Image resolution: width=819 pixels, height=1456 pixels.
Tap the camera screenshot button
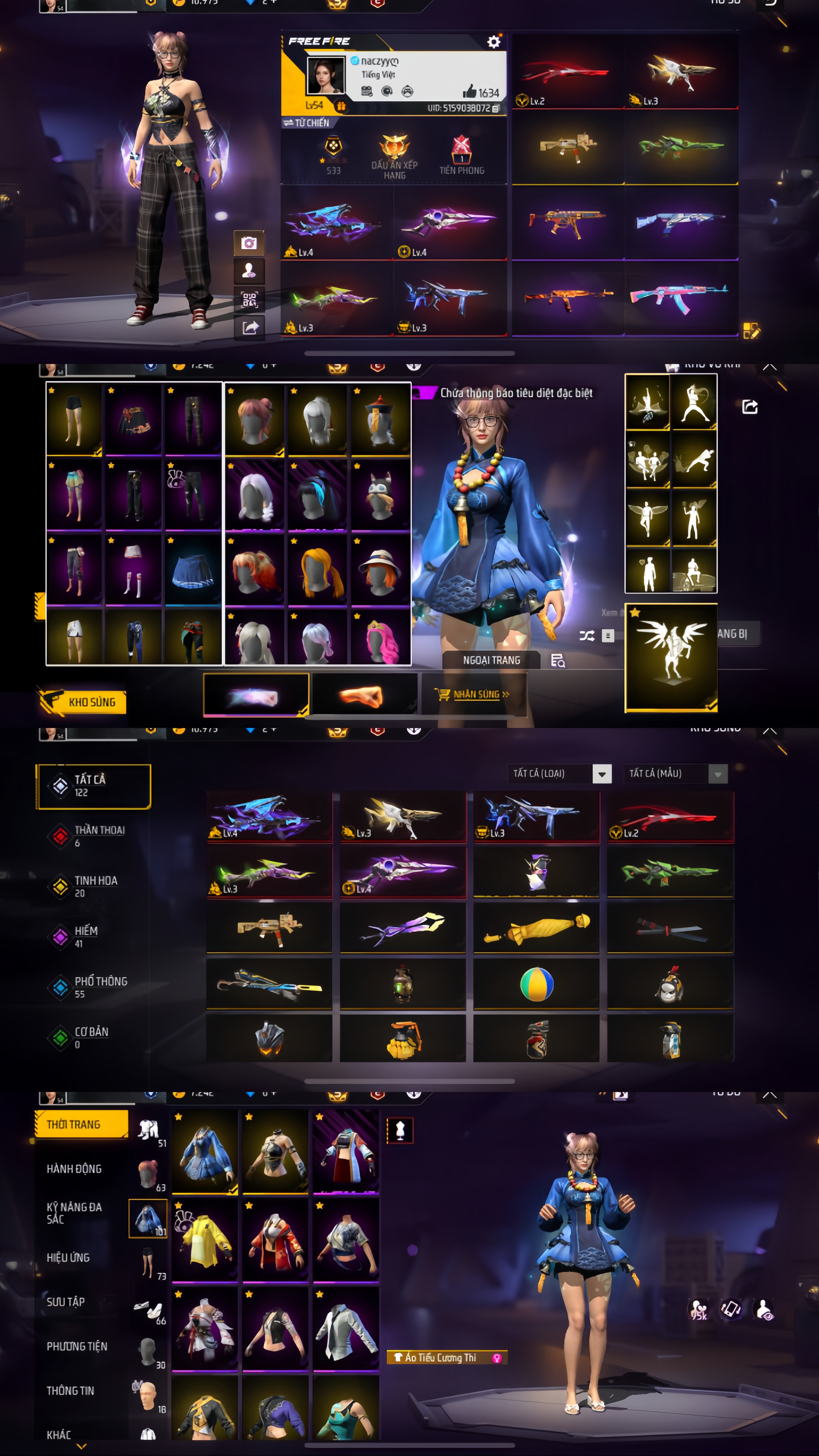pos(249,243)
